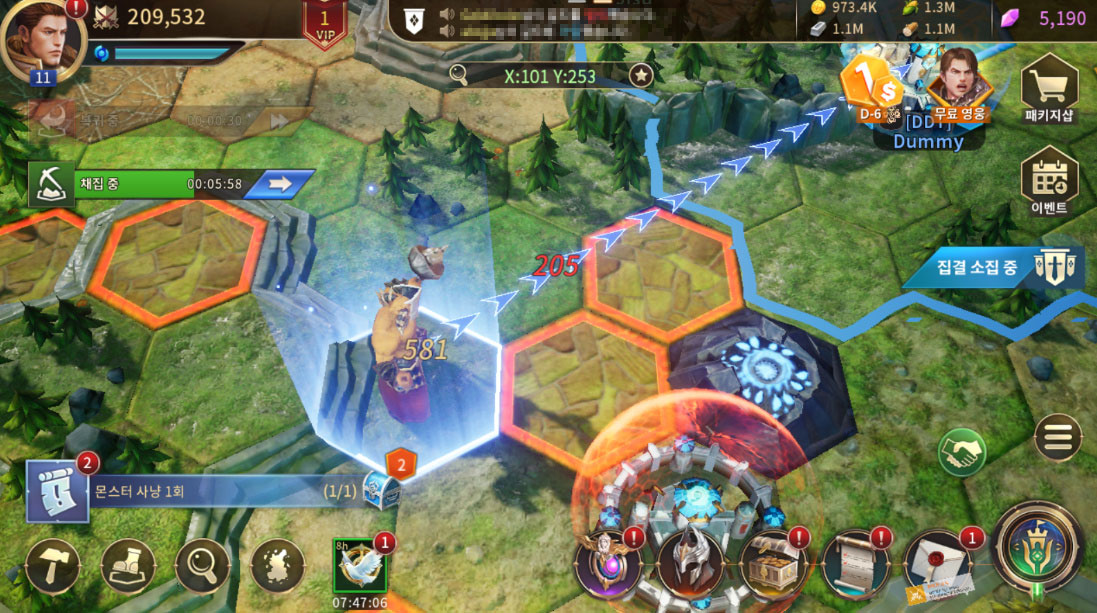Screen dimensions: 1097x613
Task: Claim the 무료 영웅 free hero offer
Action: 960,85
